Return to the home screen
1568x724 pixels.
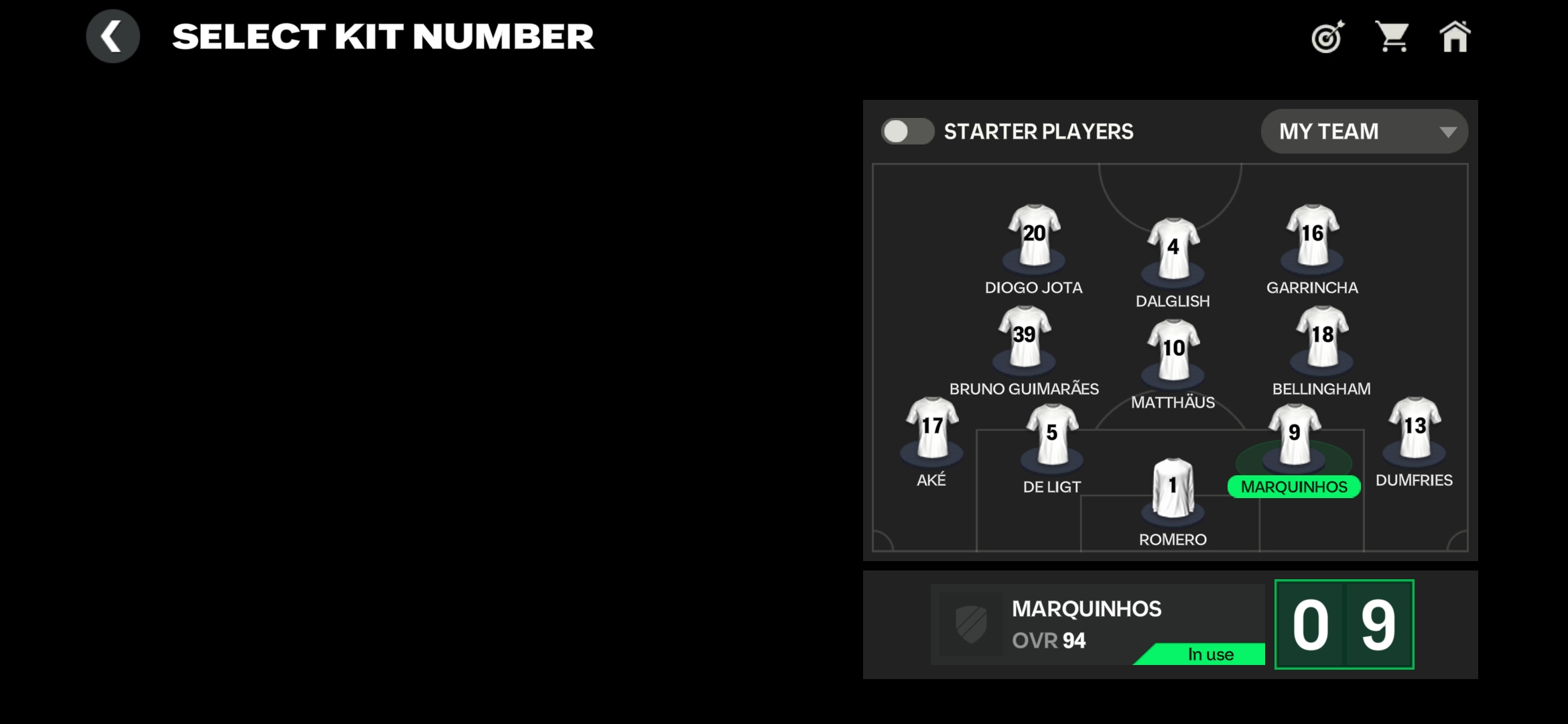click(1455, 37)
